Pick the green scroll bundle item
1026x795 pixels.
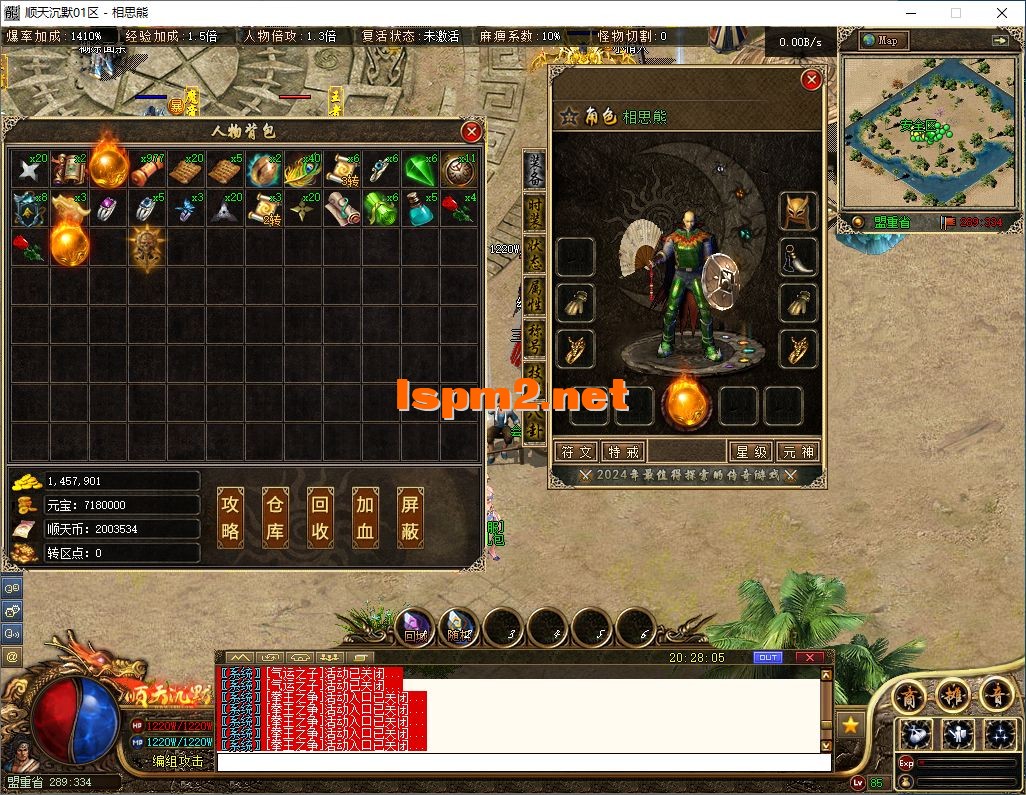(x=381, y=210)
